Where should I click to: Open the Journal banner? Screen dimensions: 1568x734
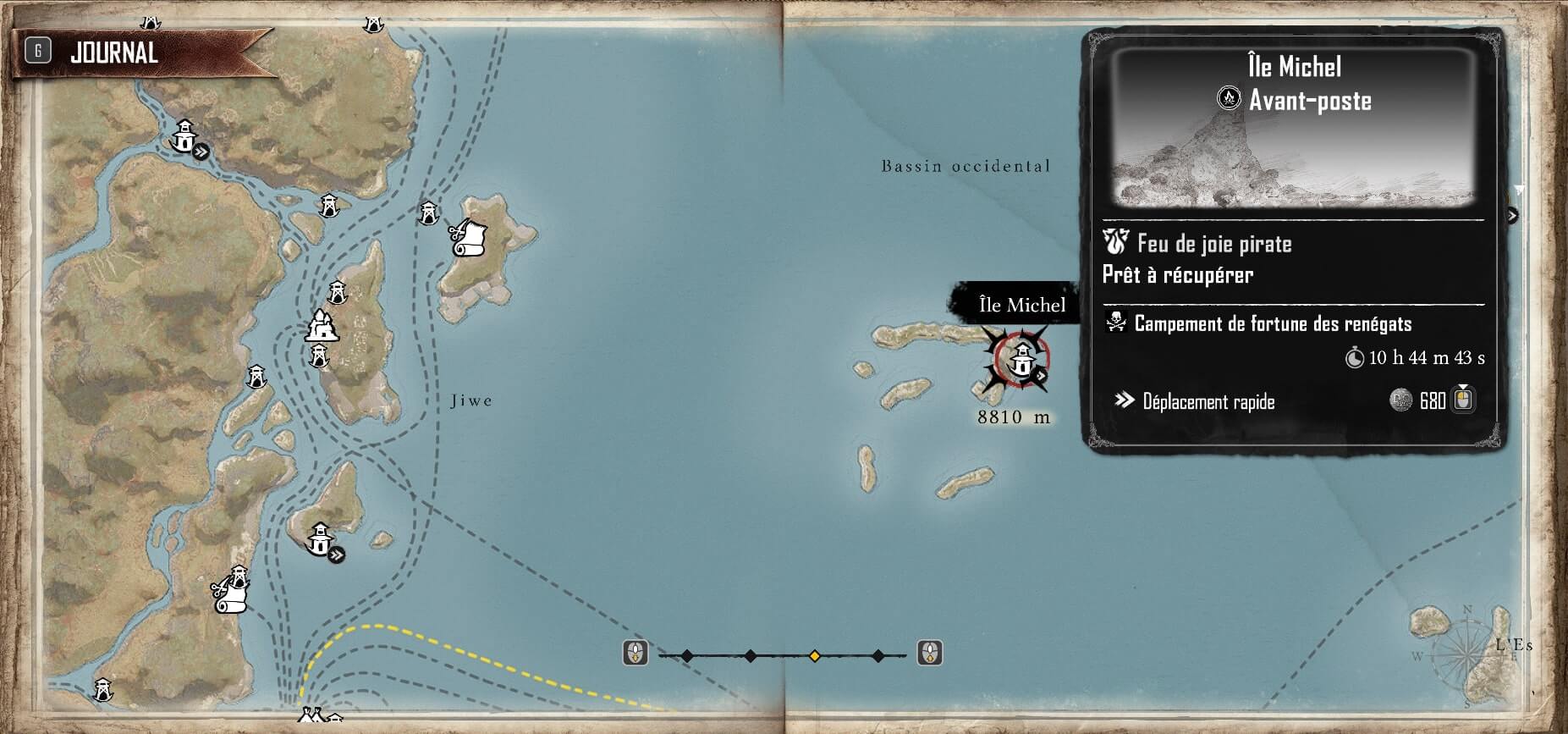tap(114, 52)
